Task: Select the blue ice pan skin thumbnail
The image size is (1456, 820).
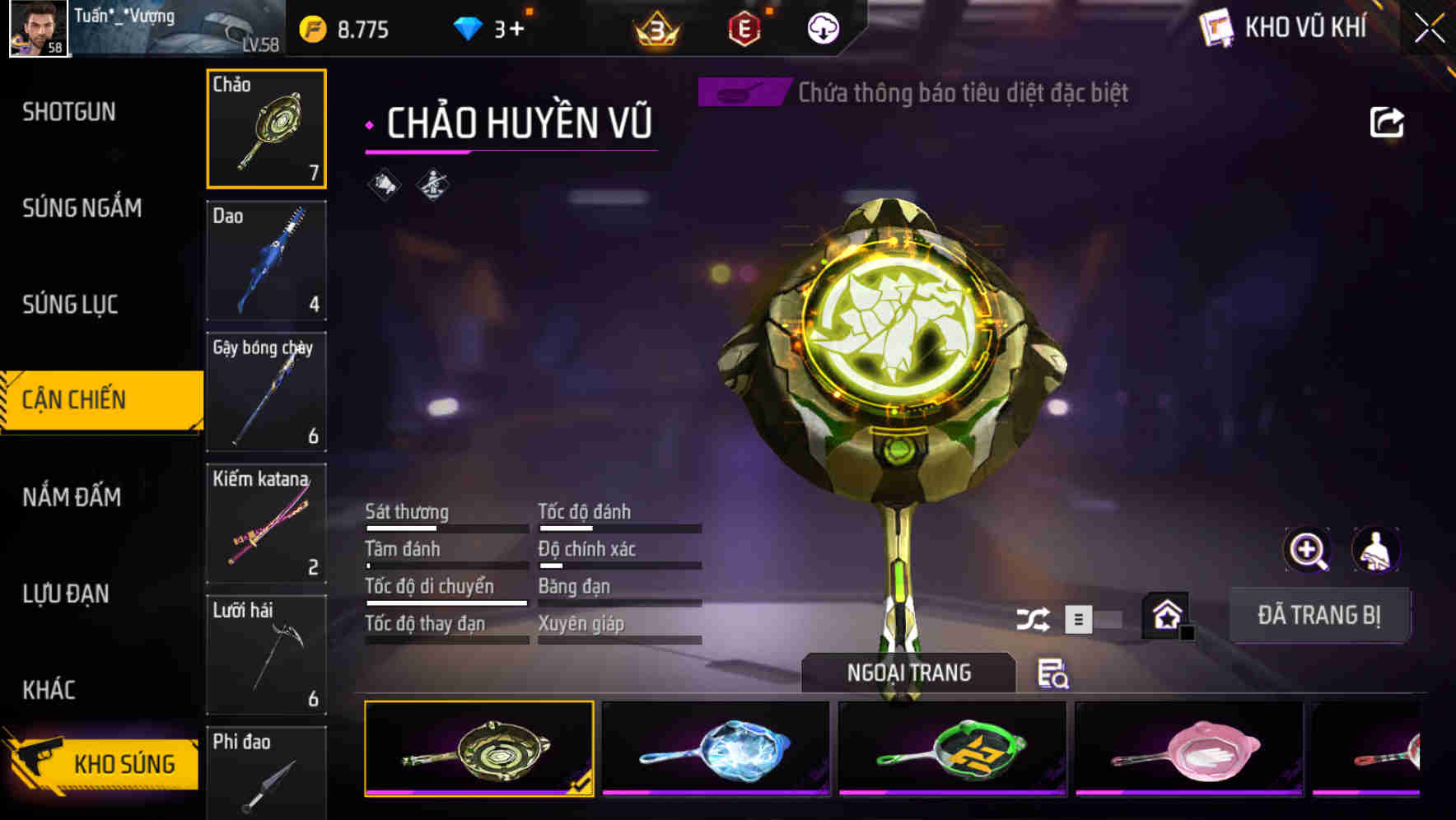Action: coord(716,748)
